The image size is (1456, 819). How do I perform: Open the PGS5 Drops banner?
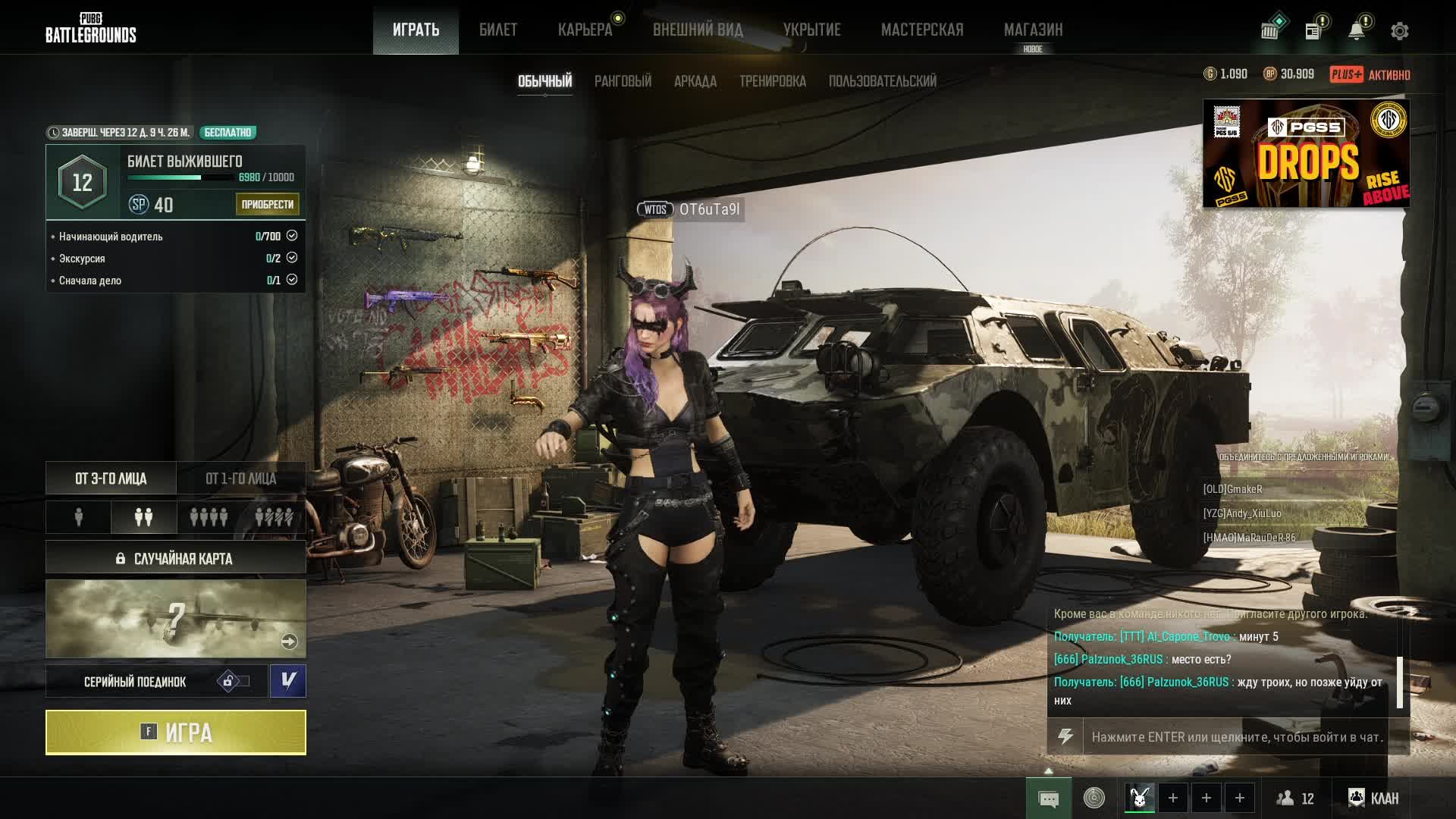pos(1306,153)
